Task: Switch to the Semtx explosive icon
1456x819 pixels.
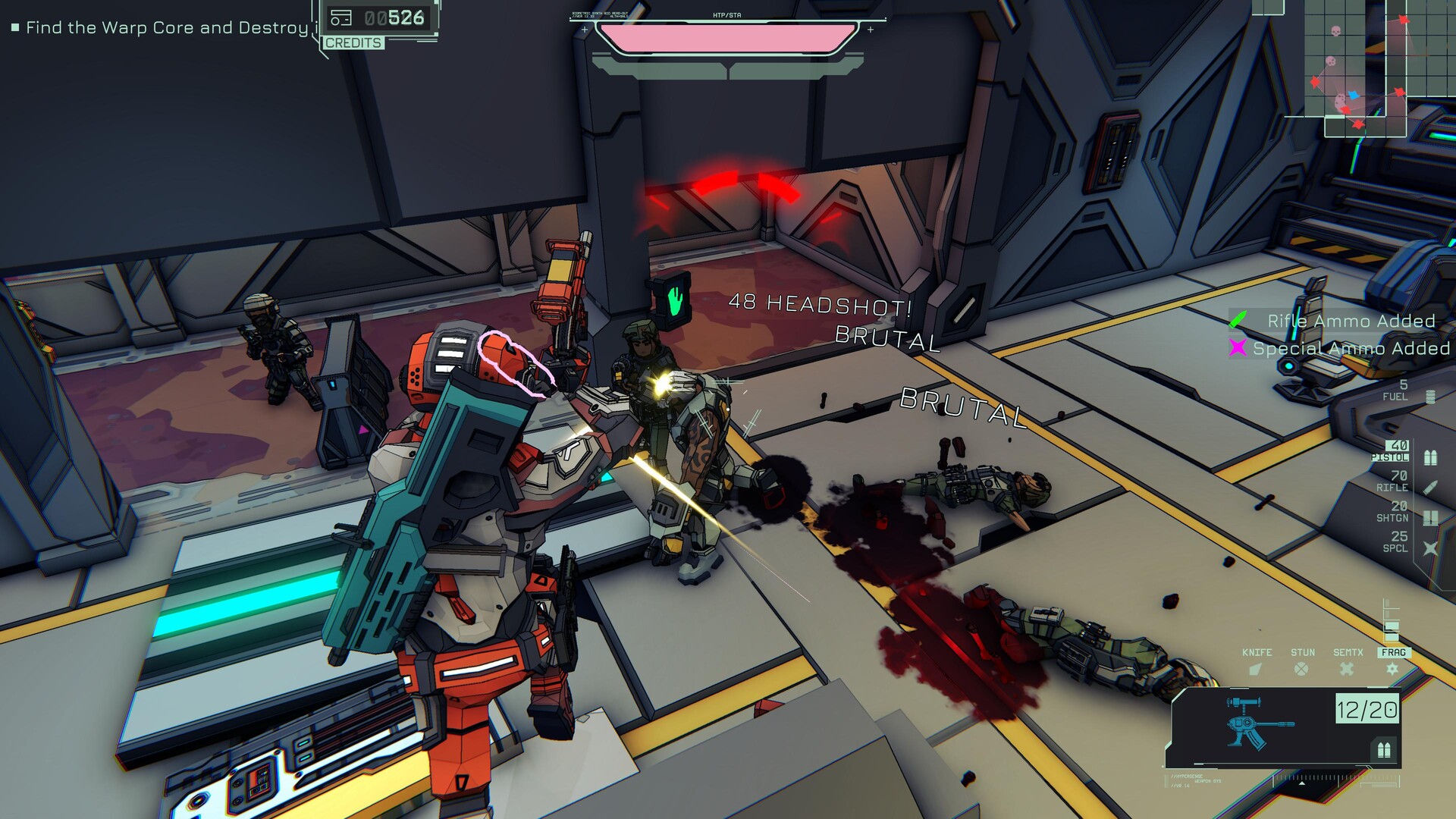Action: (x=1347, y=668)
